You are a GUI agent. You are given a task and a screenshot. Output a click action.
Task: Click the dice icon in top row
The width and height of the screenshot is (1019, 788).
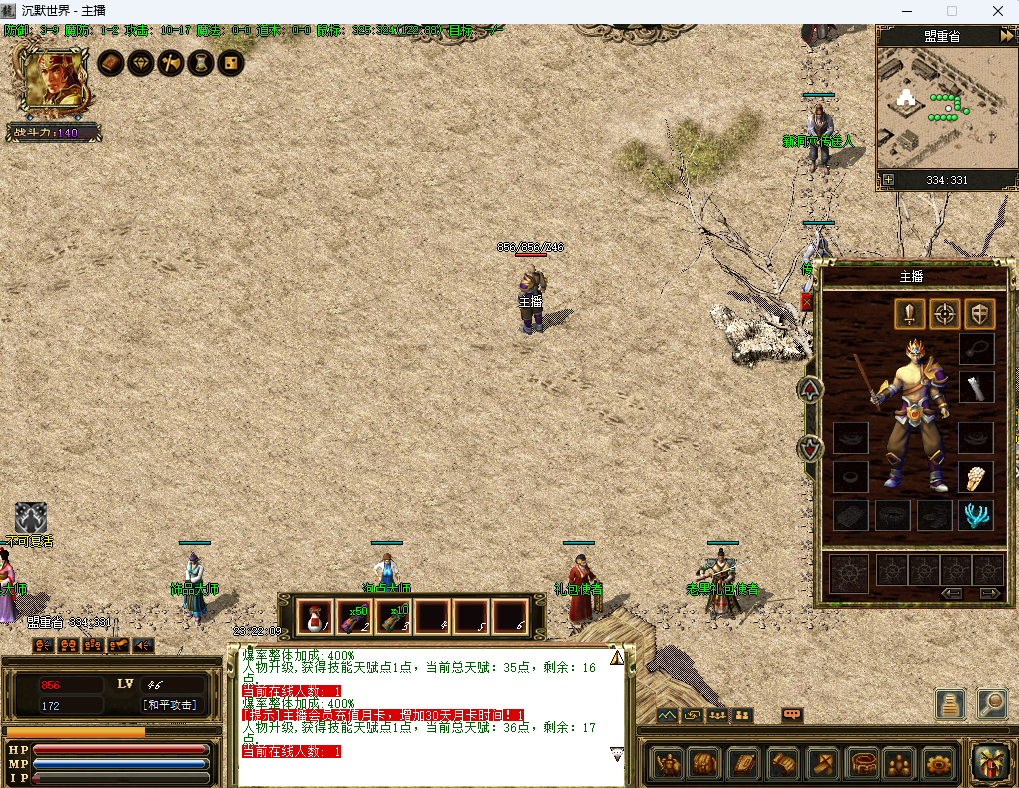click(x=230, y=63)
